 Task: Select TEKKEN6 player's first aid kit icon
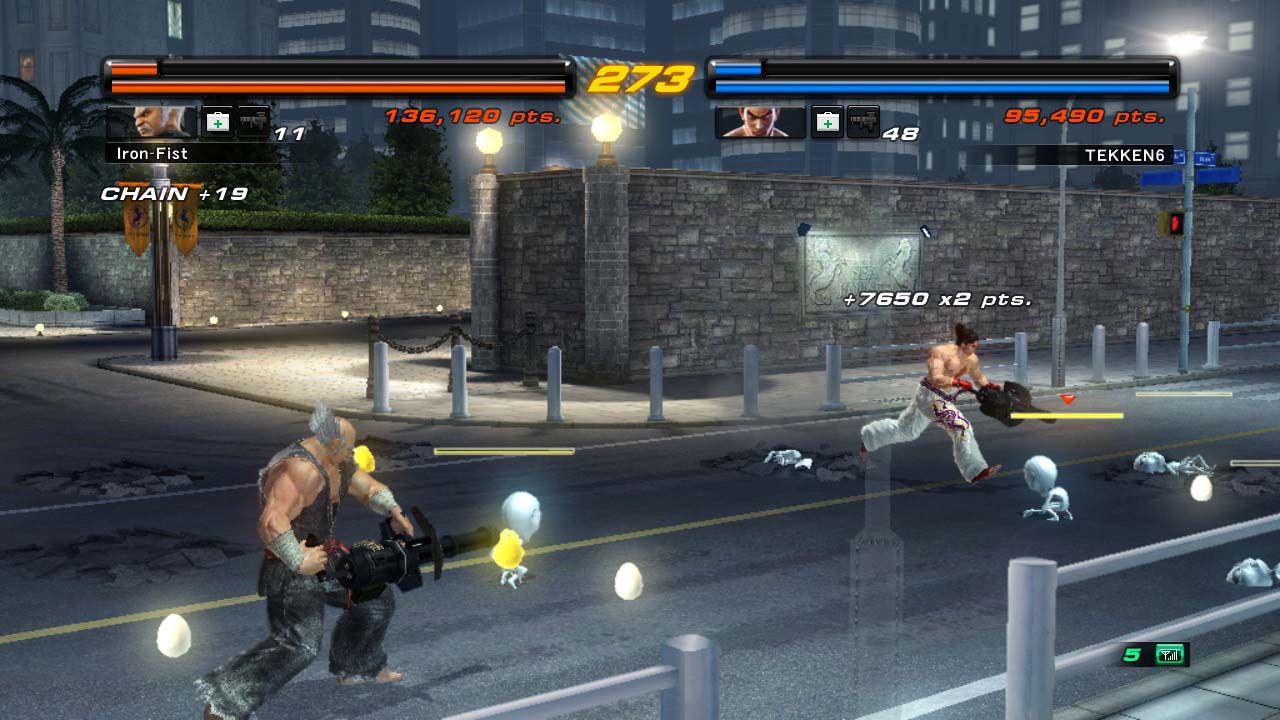[826, 122]
